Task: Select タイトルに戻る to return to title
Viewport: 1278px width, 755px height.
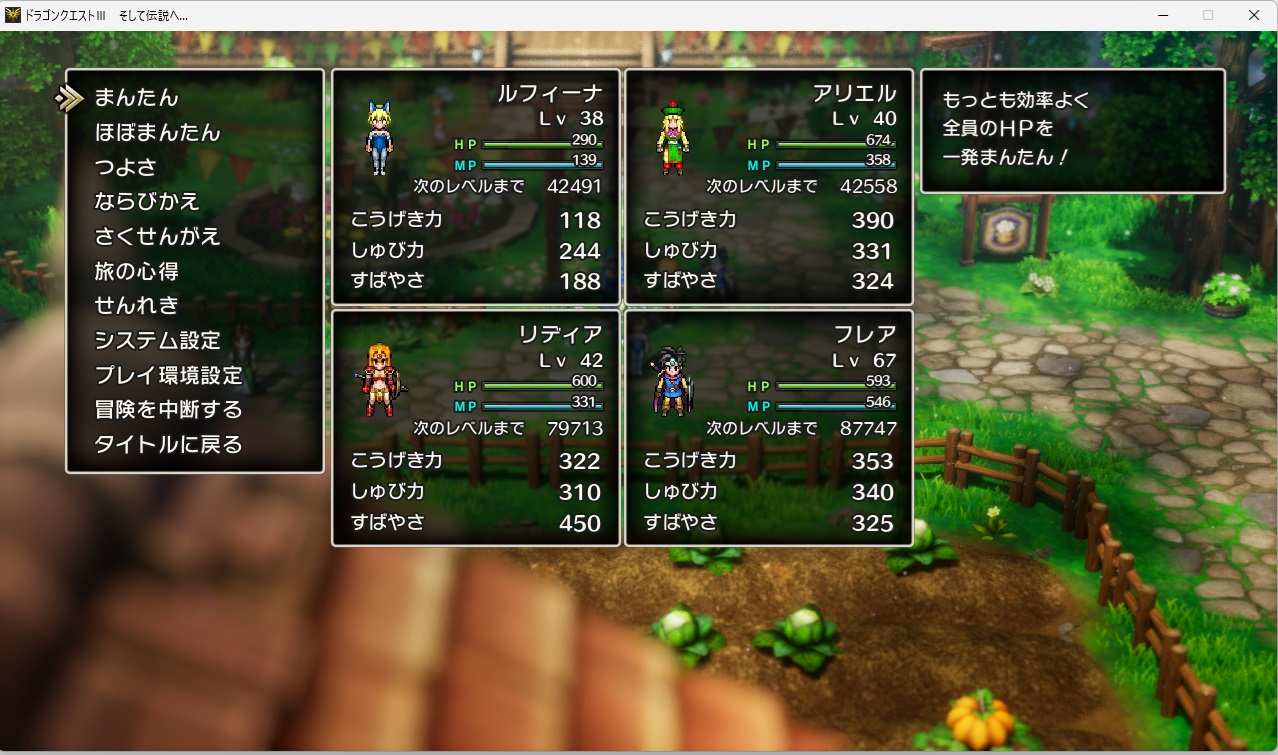Action: click(x=168, y=444)
